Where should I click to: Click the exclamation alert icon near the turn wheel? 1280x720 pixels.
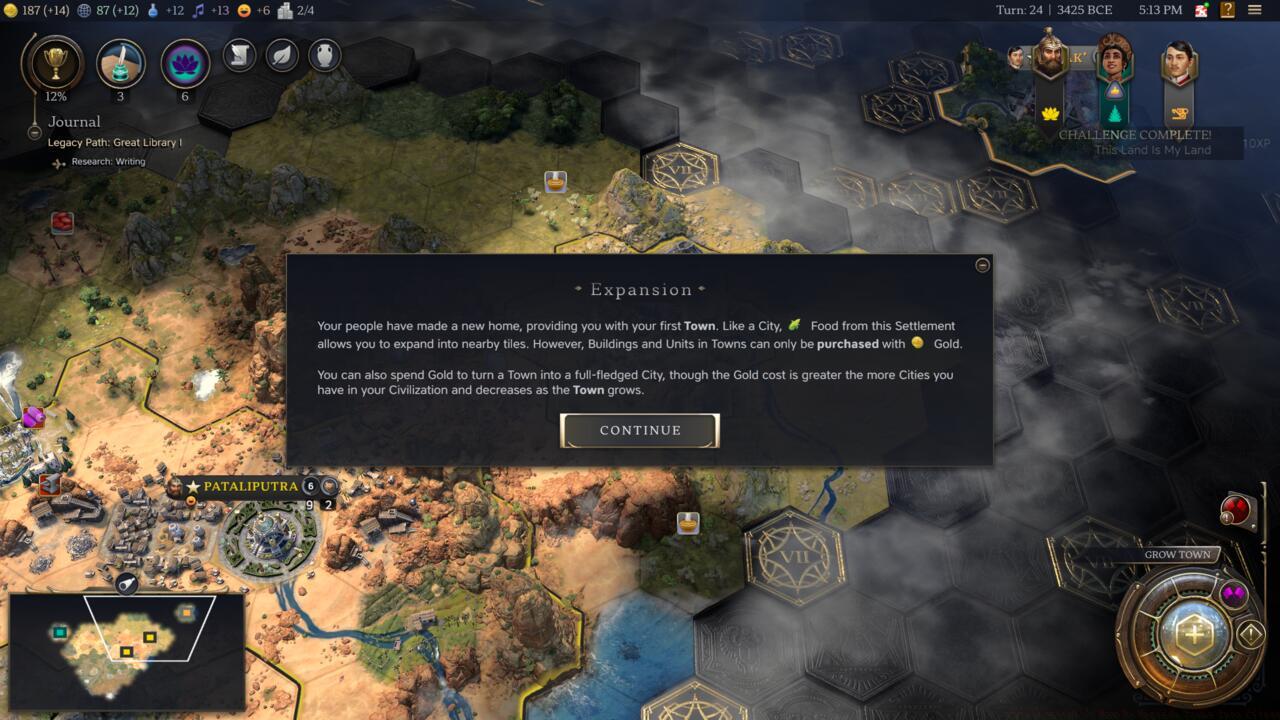pyautogui.click(x=1250, y=632)
